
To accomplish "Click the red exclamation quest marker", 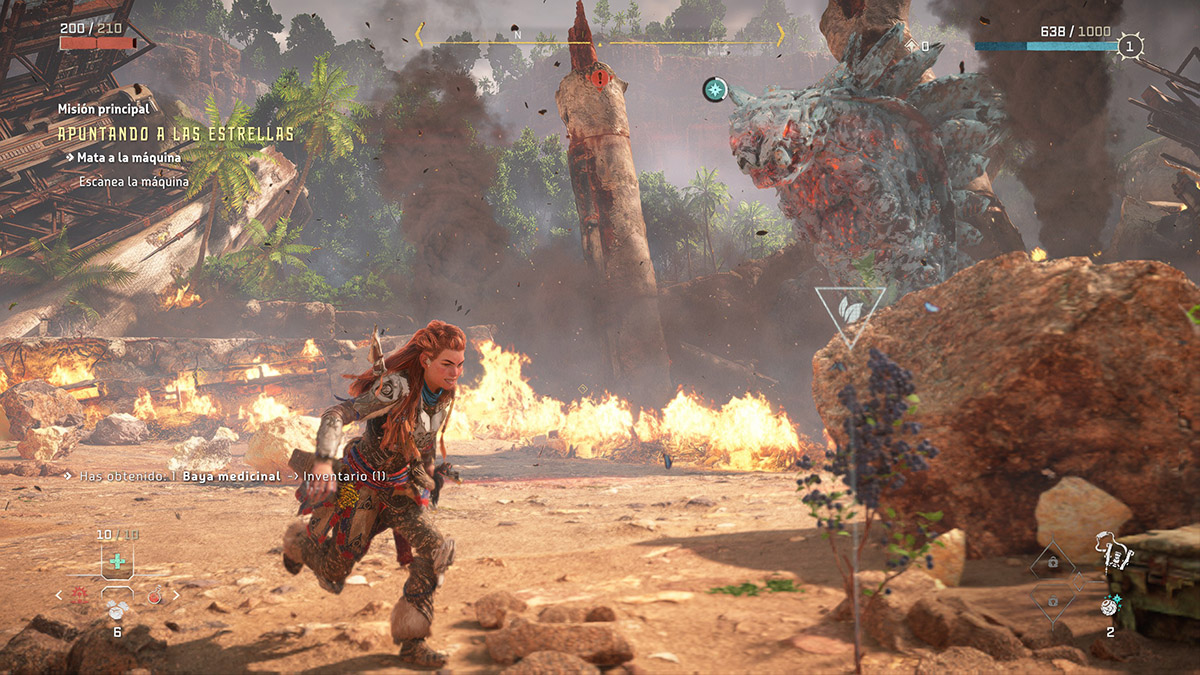I will 598,78.
